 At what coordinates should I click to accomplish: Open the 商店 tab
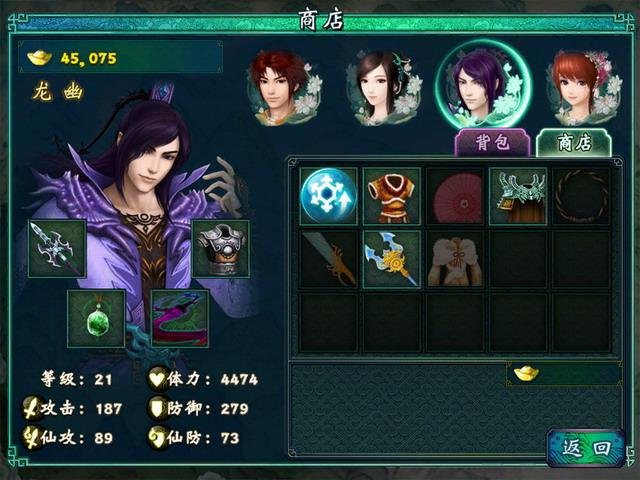(574, 142)
